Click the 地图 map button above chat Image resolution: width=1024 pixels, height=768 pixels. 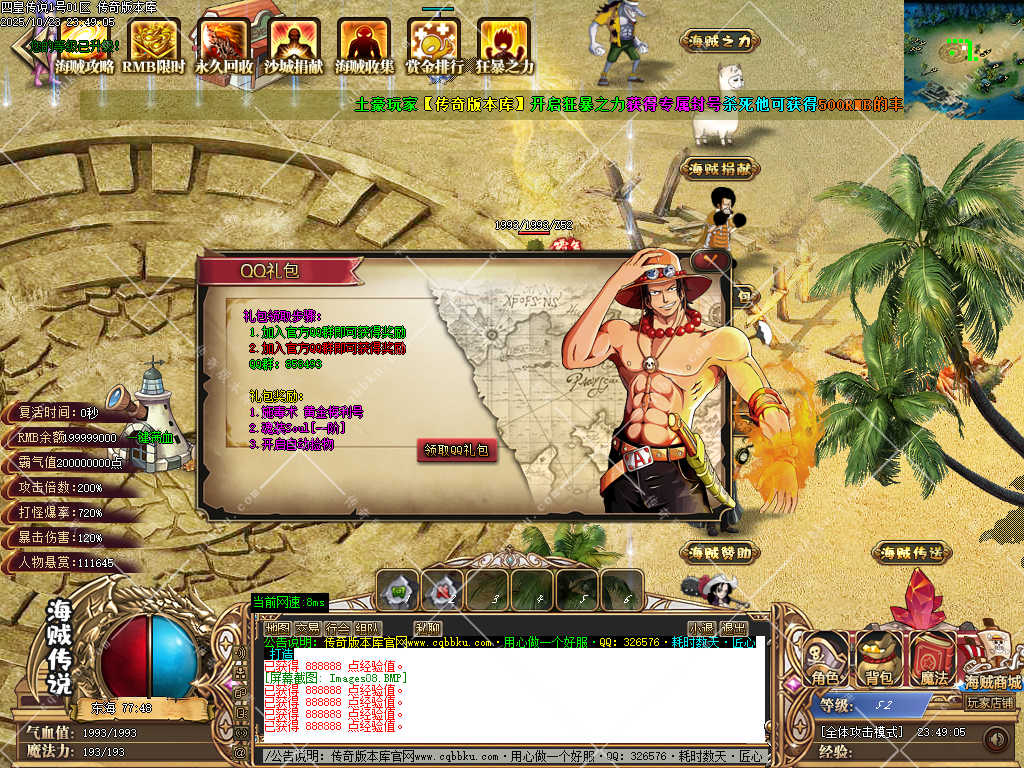[278, 628]
